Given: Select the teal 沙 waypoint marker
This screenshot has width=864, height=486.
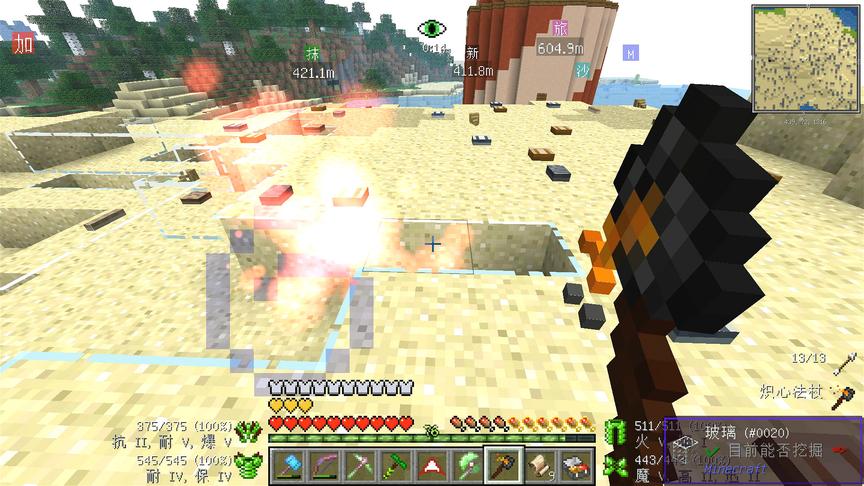Looking at the screenshot, I should point(582,70).
